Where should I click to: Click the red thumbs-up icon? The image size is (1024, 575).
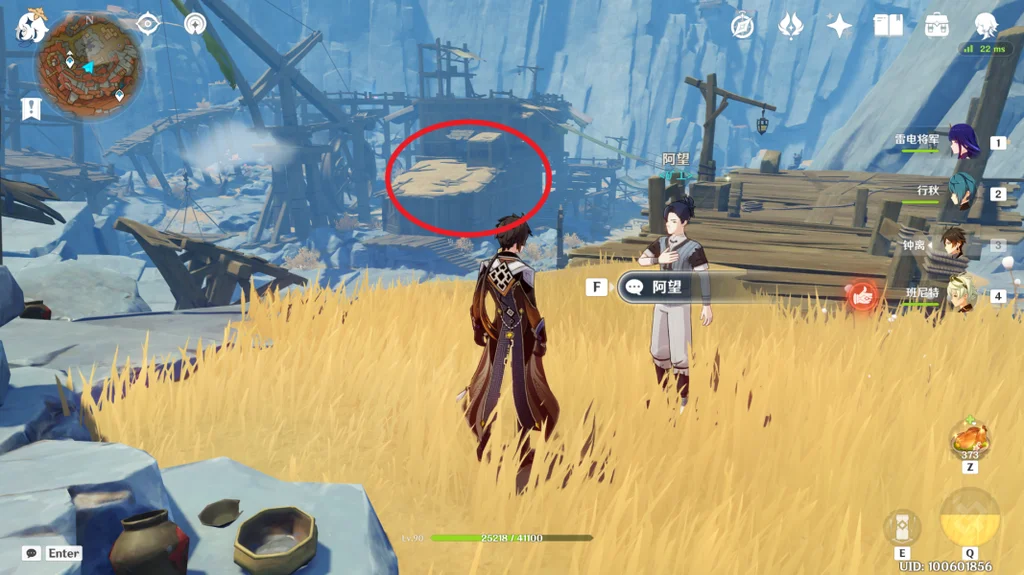[x=862, y=295]
